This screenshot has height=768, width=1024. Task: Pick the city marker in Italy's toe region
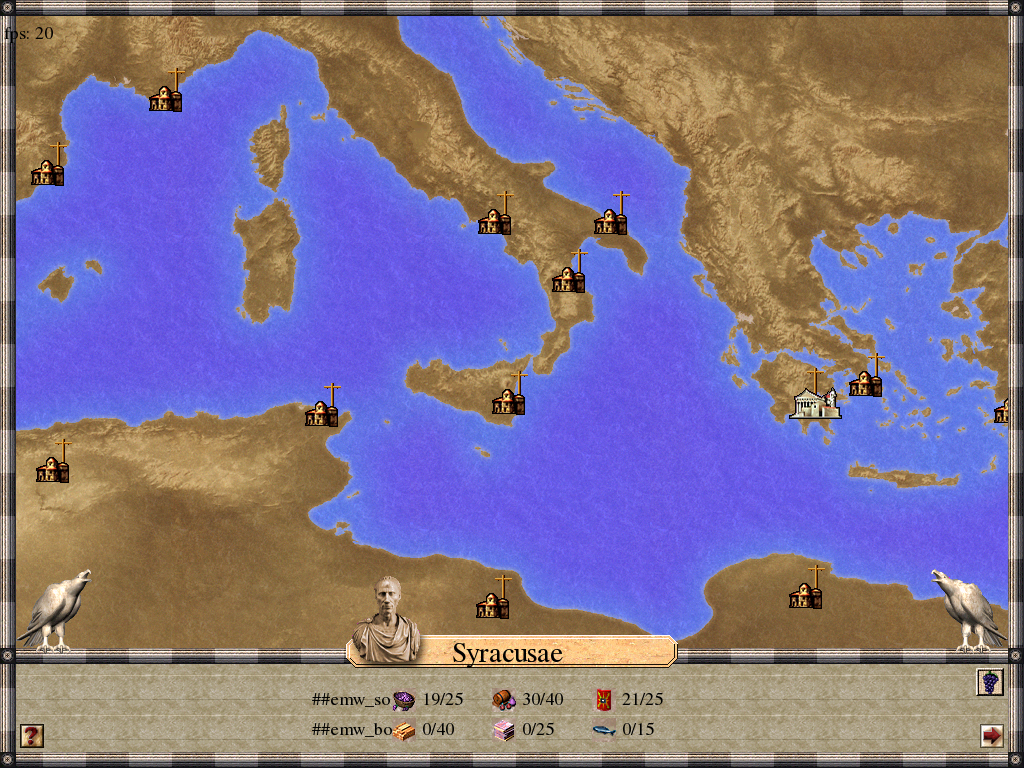pyautogui.click(x=568, y=277)
